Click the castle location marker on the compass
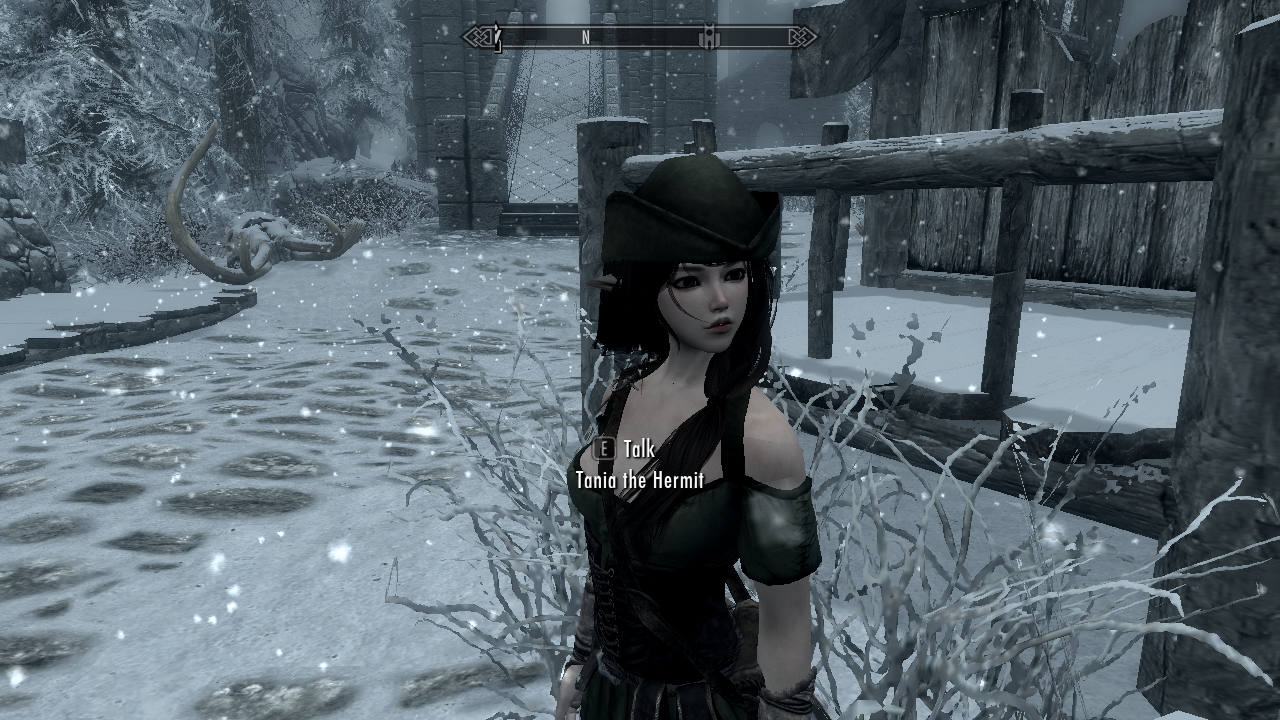Image resolution: width=1280 pixels, height=720 pixels. (708, 38)
